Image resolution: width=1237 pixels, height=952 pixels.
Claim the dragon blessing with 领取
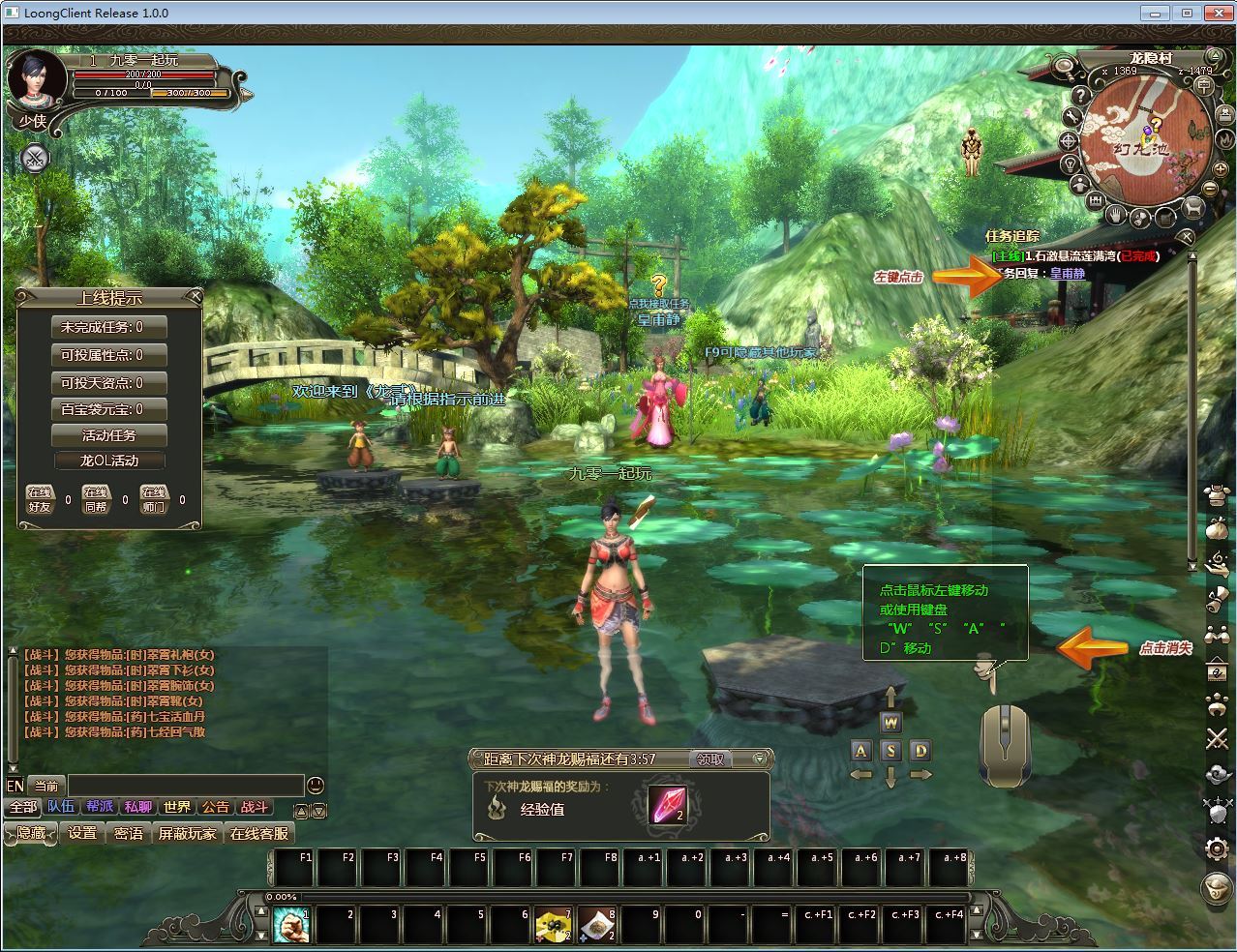711,759
